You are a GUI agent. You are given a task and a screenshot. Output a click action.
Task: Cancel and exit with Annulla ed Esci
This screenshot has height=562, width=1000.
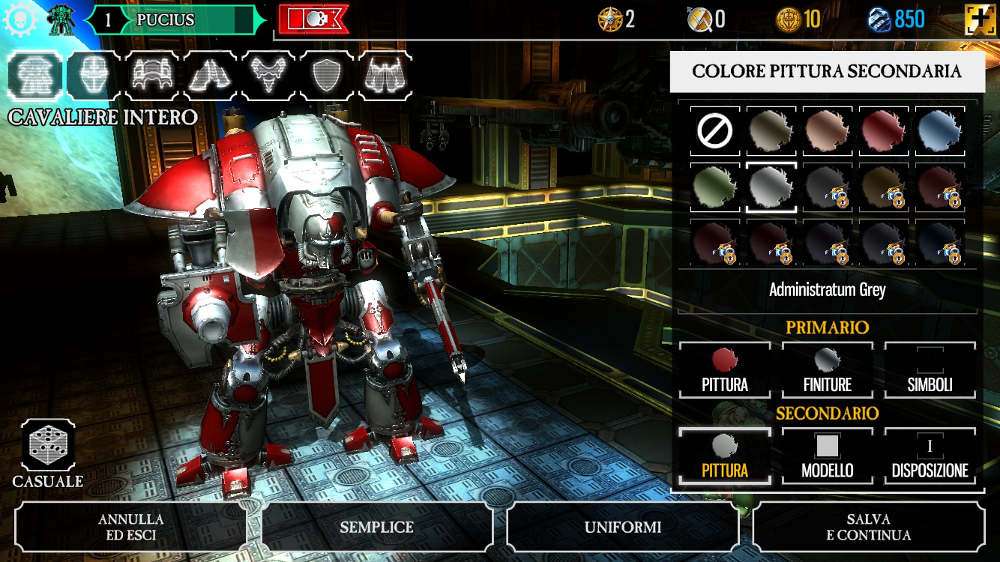pos(131,527)
